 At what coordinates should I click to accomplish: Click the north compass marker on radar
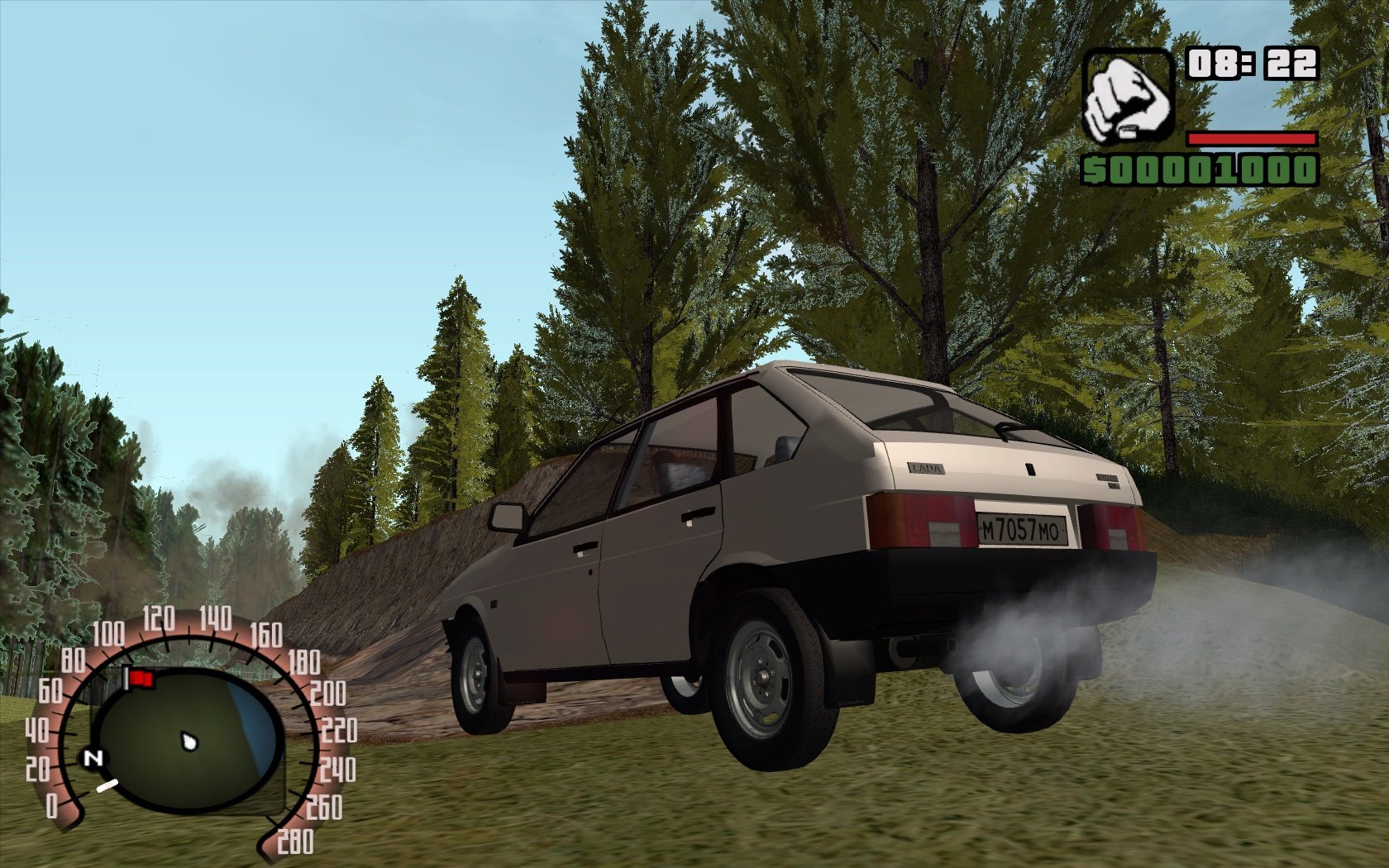[x=93, y=758]
